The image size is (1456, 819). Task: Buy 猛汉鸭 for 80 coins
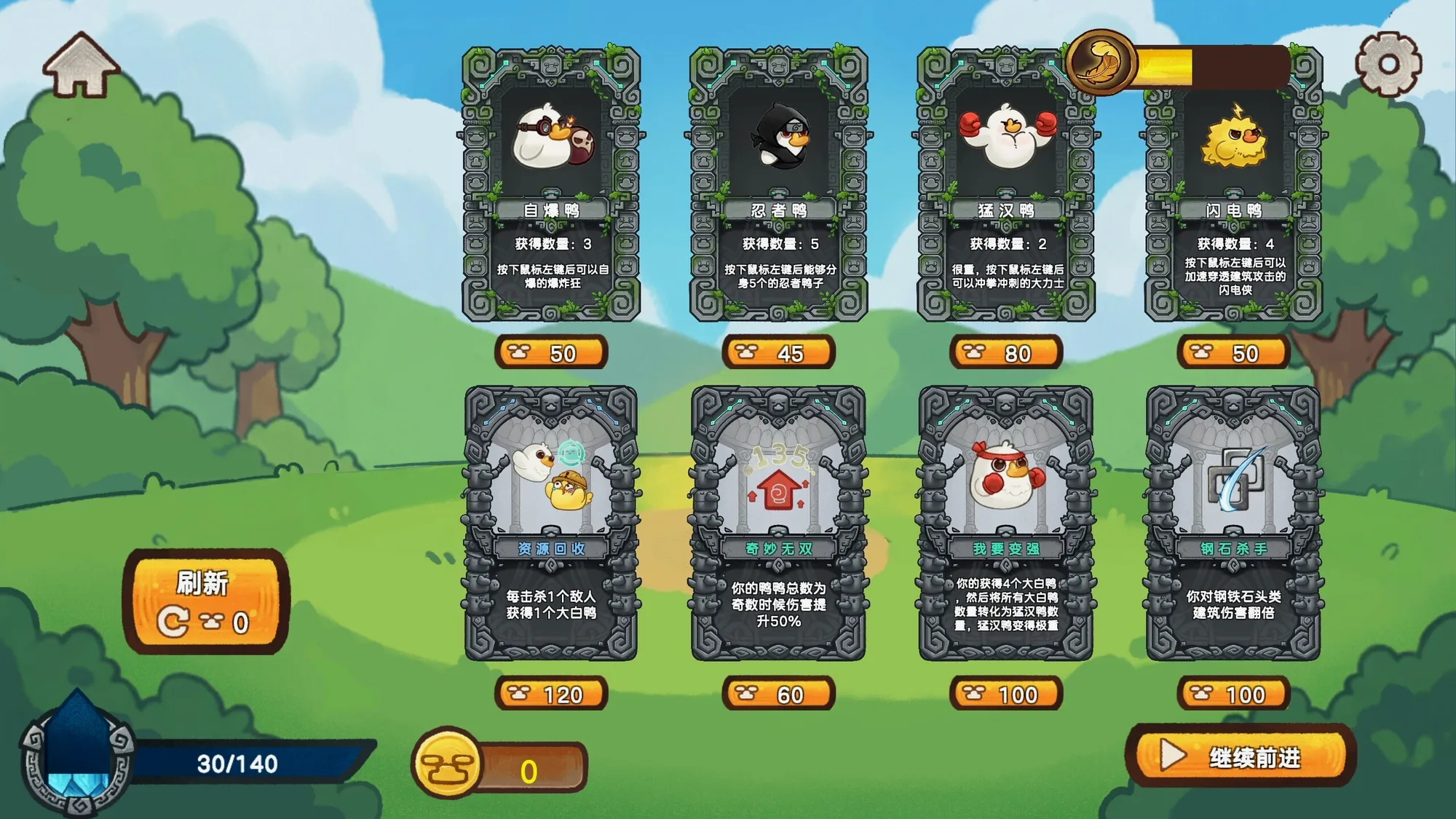tap(1005, 353)
